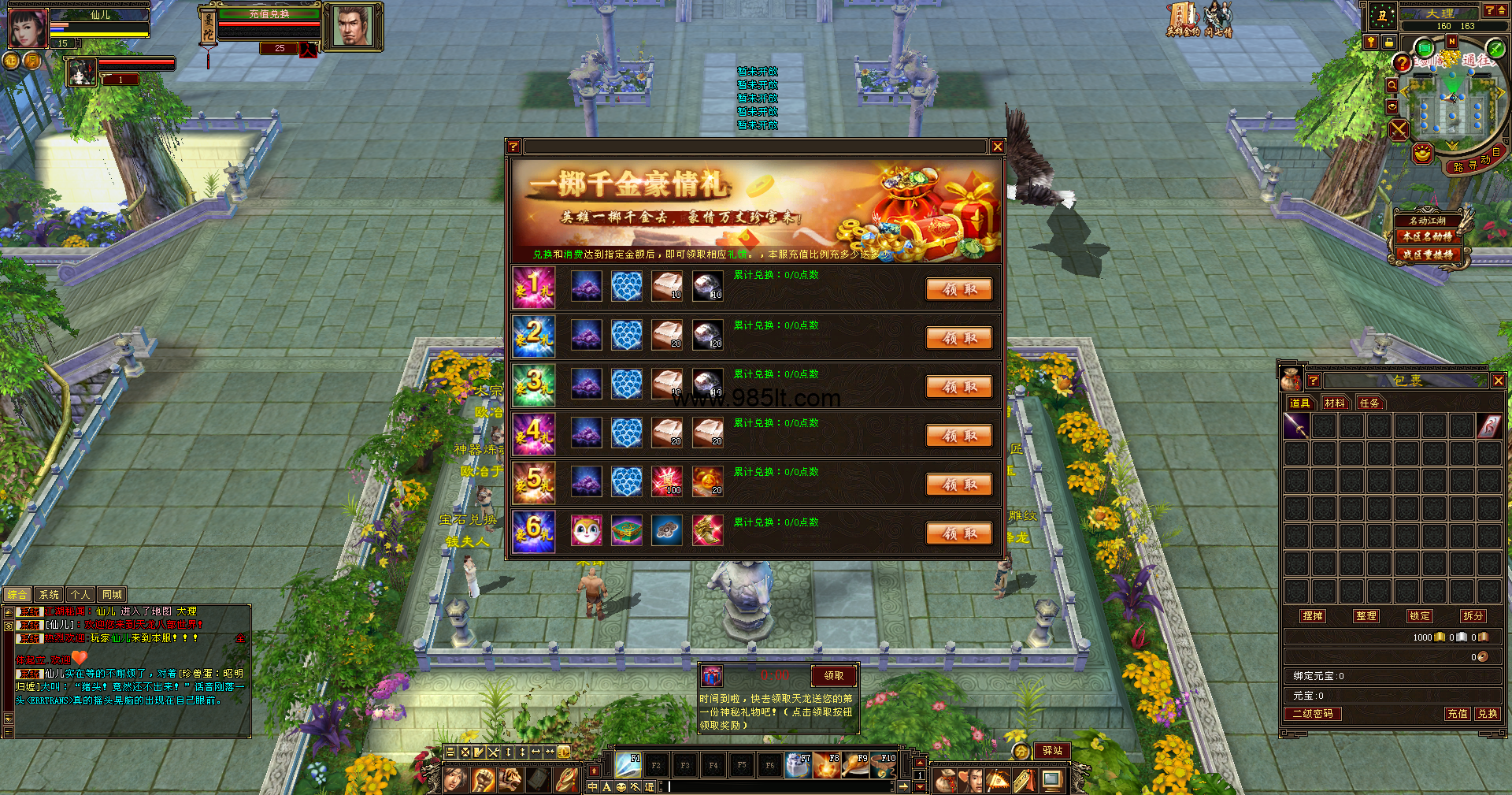
Task: Click the crossed swords icon beside minimap
Action: coord(1399,129)
